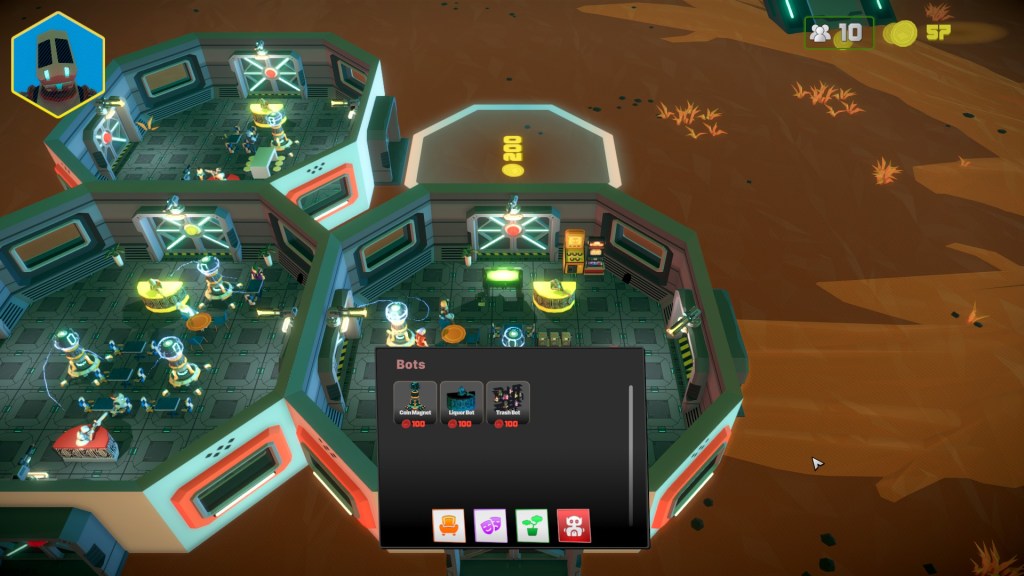Show the green potted plant category
The image size is (1024, 576).
click(x=532, y=525)
